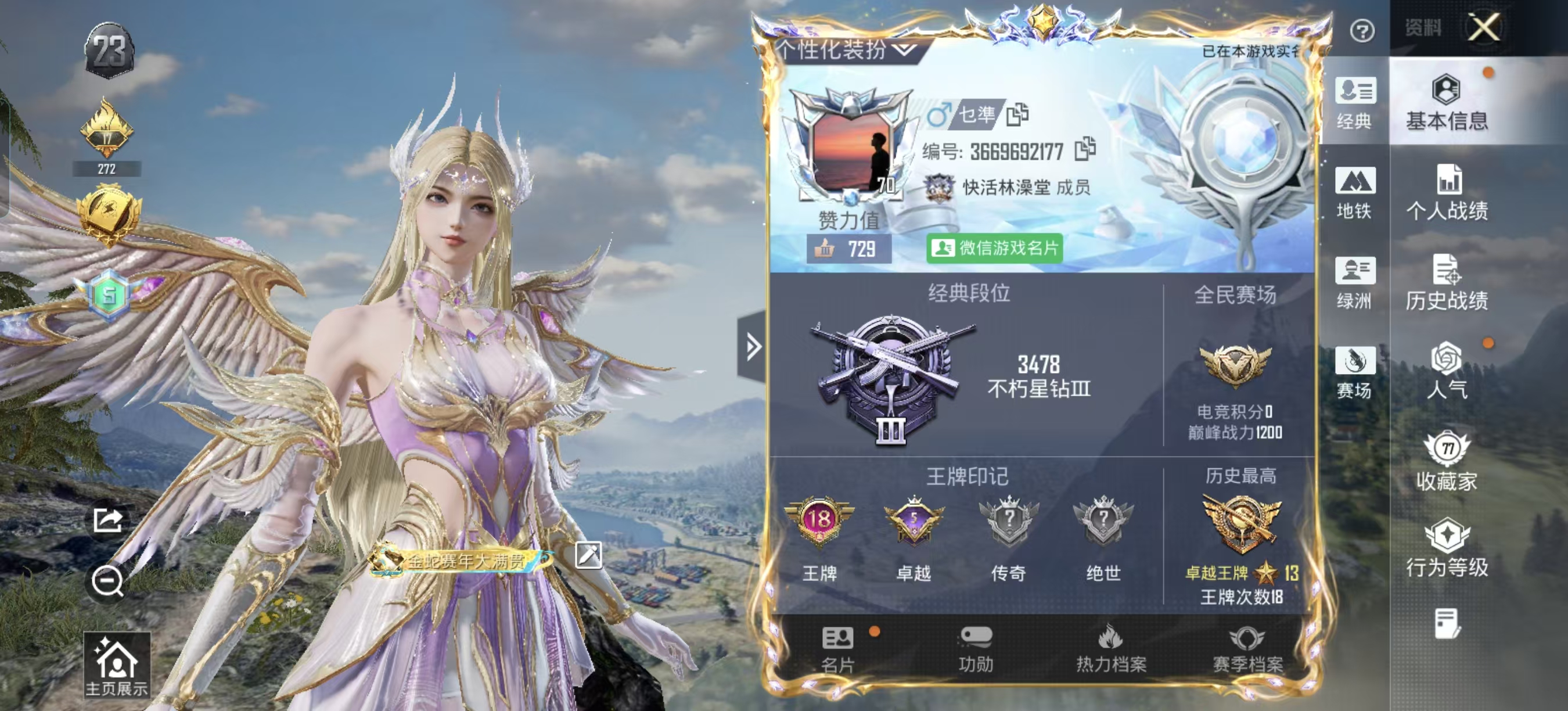This screenshot has width=1568, height=711.
Task: Open the 个性化装扮 dropdown
Action: coord(846,50)
